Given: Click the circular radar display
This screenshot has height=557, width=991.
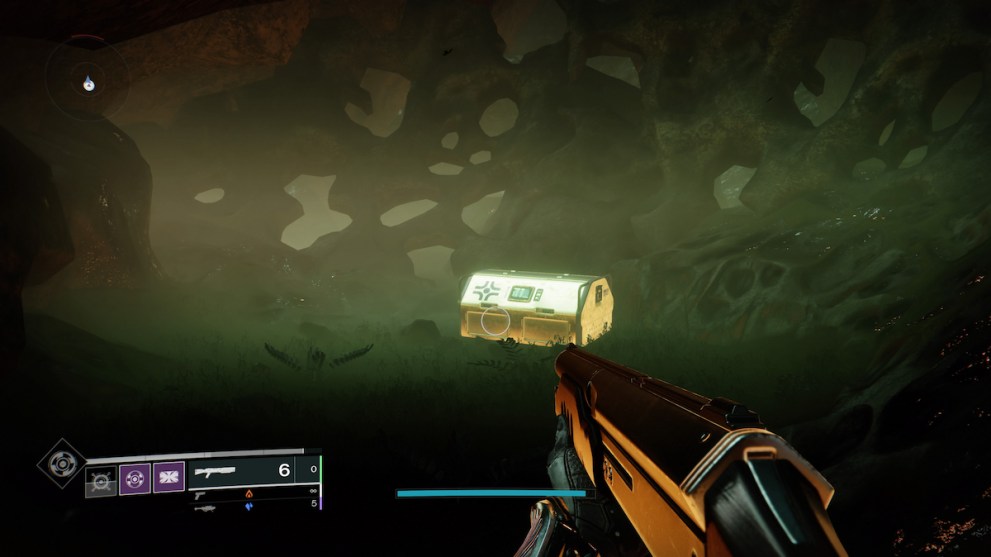Looking at the screenshot, I should tap(89, 78).
